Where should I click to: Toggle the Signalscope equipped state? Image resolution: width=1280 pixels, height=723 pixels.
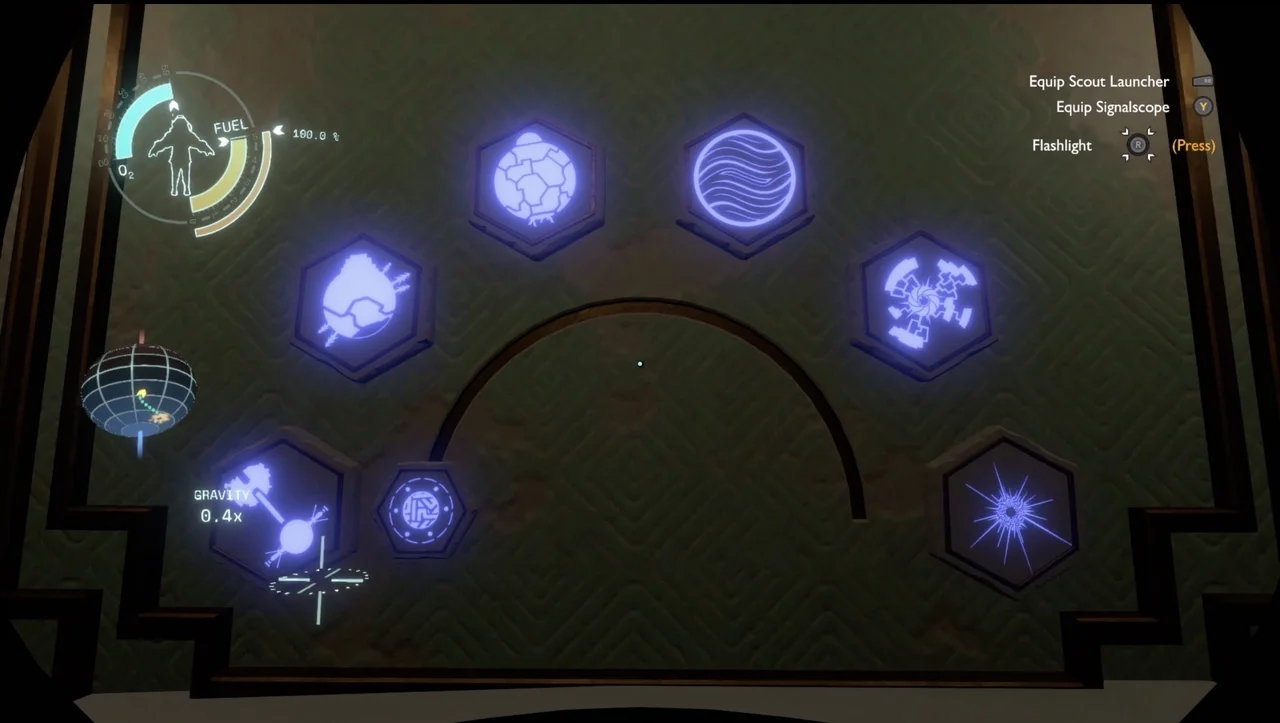click(1112, 106)
